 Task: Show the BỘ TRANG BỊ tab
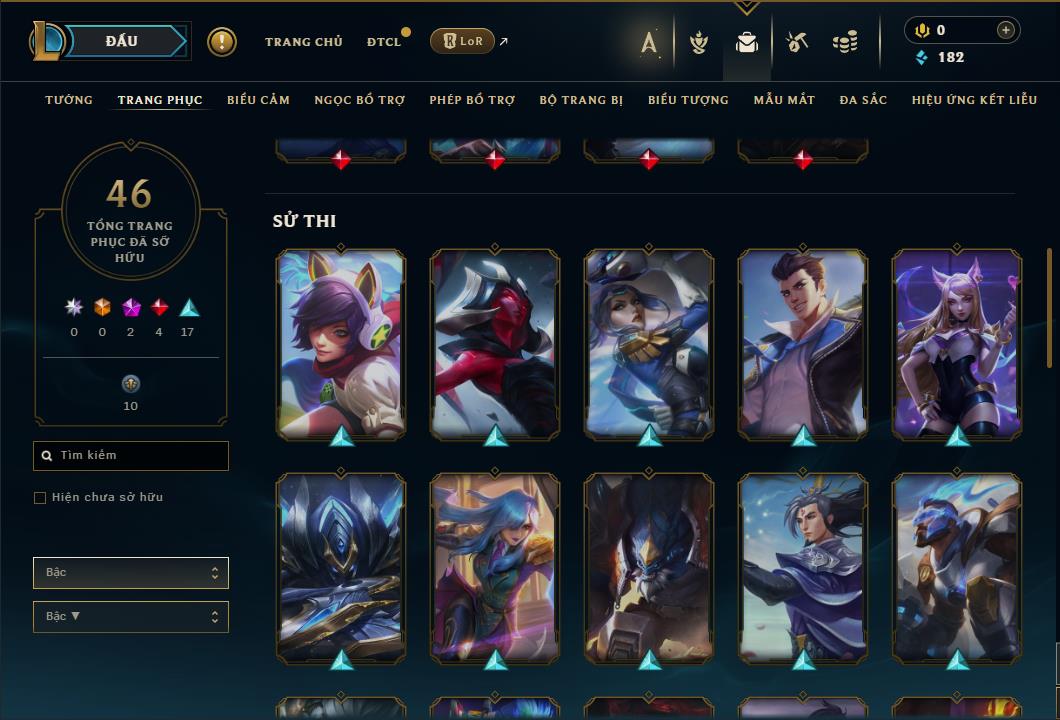coord(581,100)
